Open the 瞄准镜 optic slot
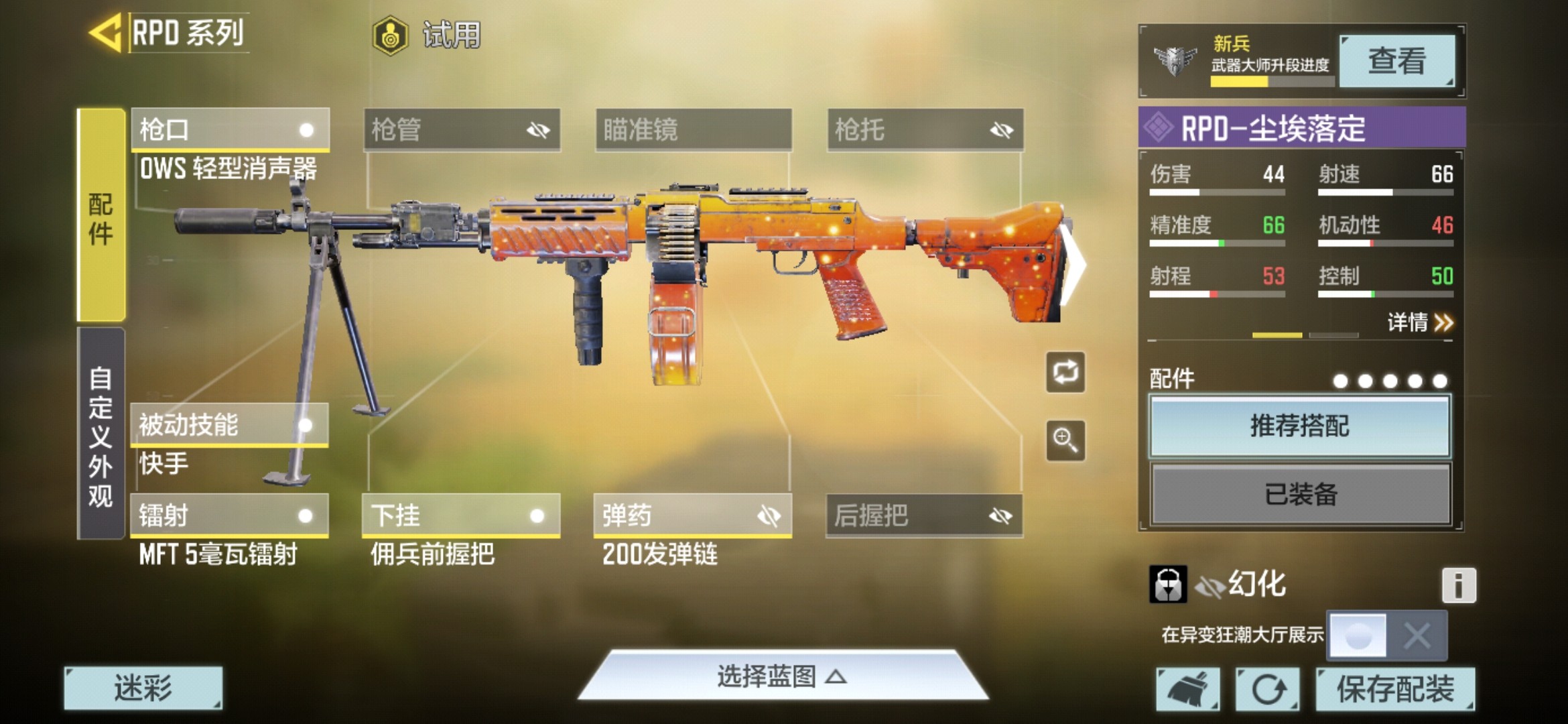The width and height of the screenshot is (1568, 724). [694, 129]
